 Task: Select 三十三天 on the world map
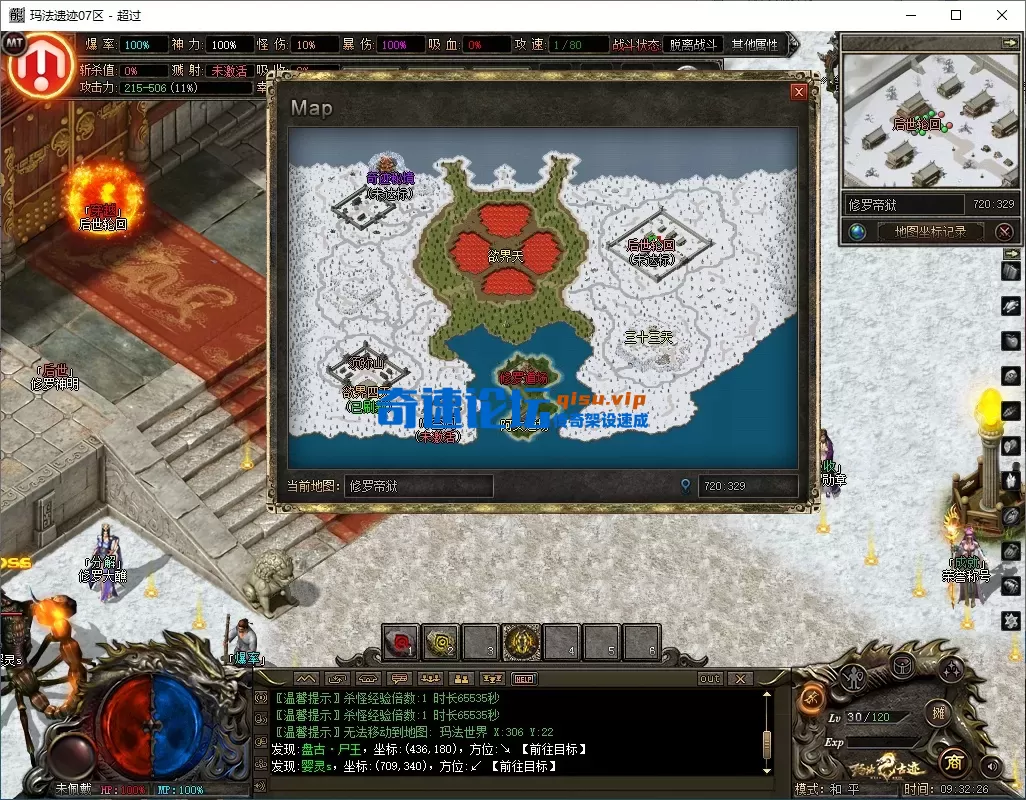649,338
